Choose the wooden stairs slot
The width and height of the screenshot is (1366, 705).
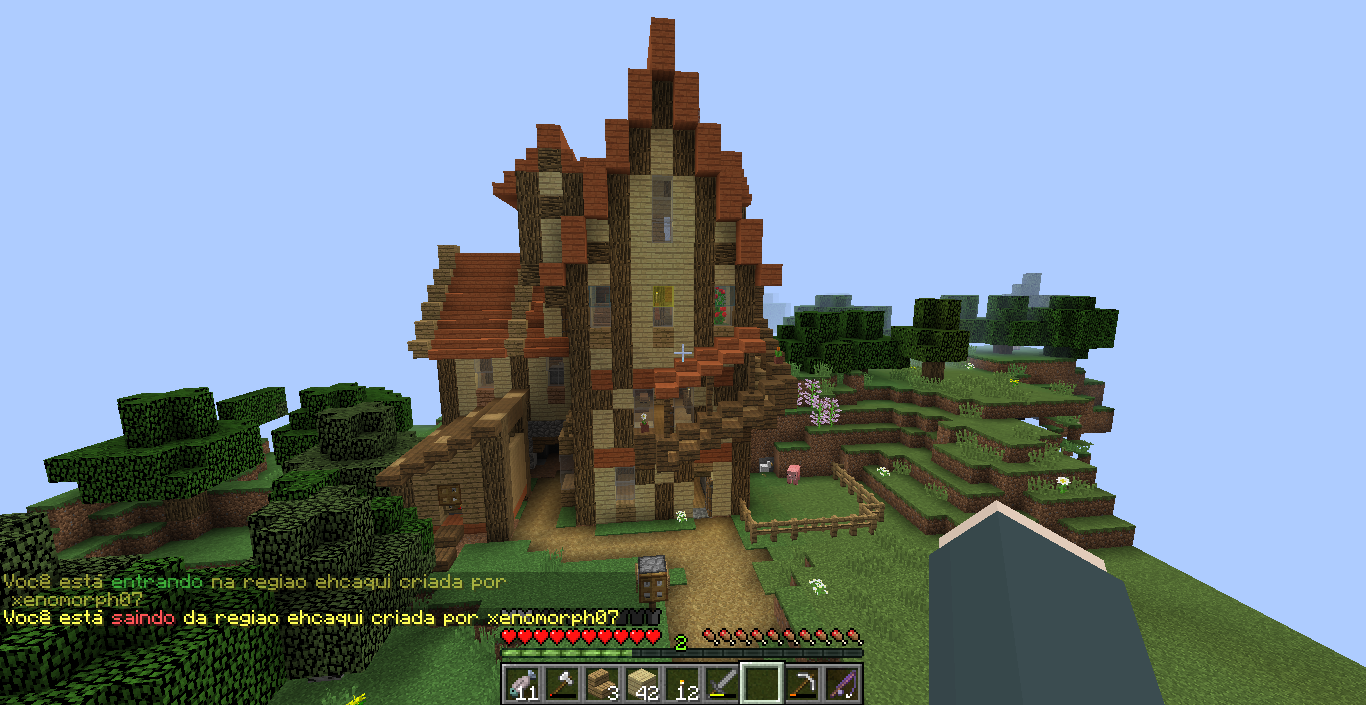coord(600,683)
